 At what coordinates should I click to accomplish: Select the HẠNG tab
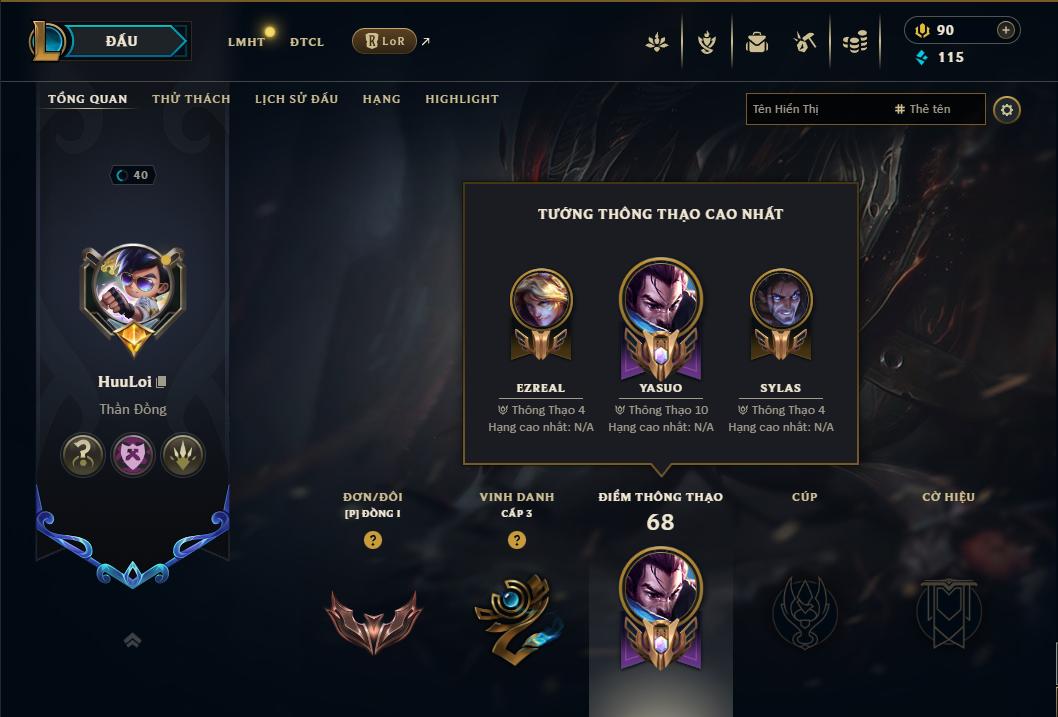pyautogui.click(x=381, y=99)
